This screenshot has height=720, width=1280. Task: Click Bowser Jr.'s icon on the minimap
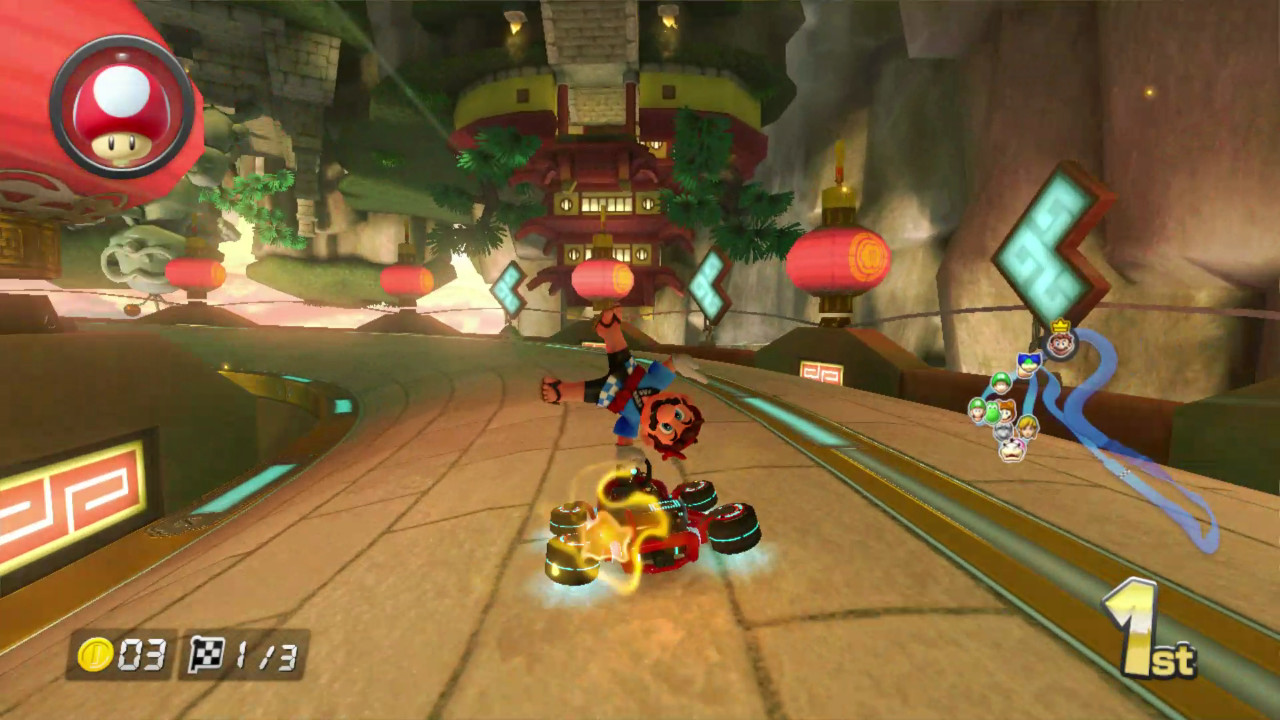1011,451
